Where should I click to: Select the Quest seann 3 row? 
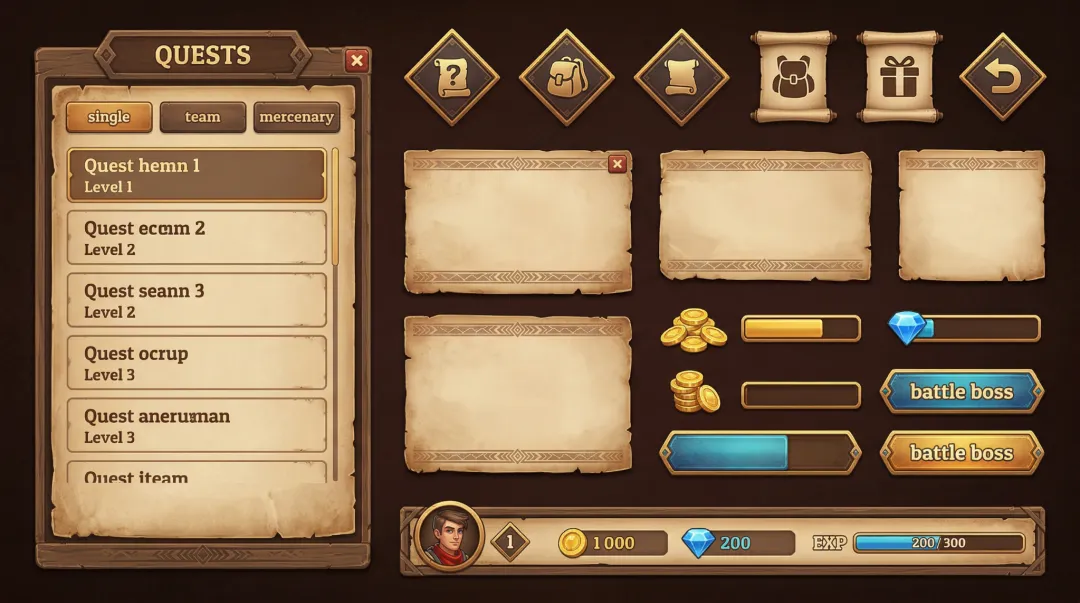(x=196, y=300)
